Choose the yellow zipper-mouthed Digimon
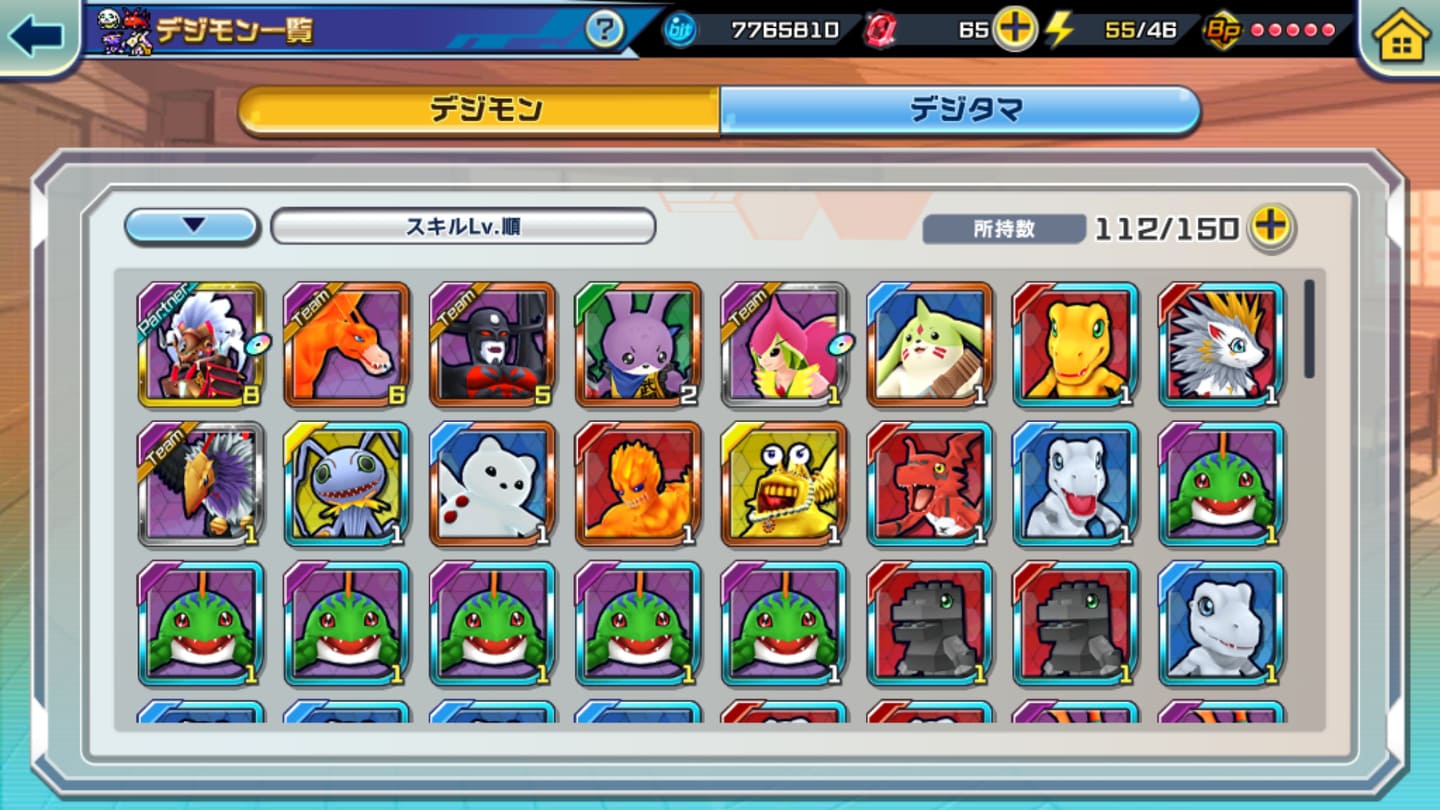This screenshot has height=810, width=1440. click(784, 484)
